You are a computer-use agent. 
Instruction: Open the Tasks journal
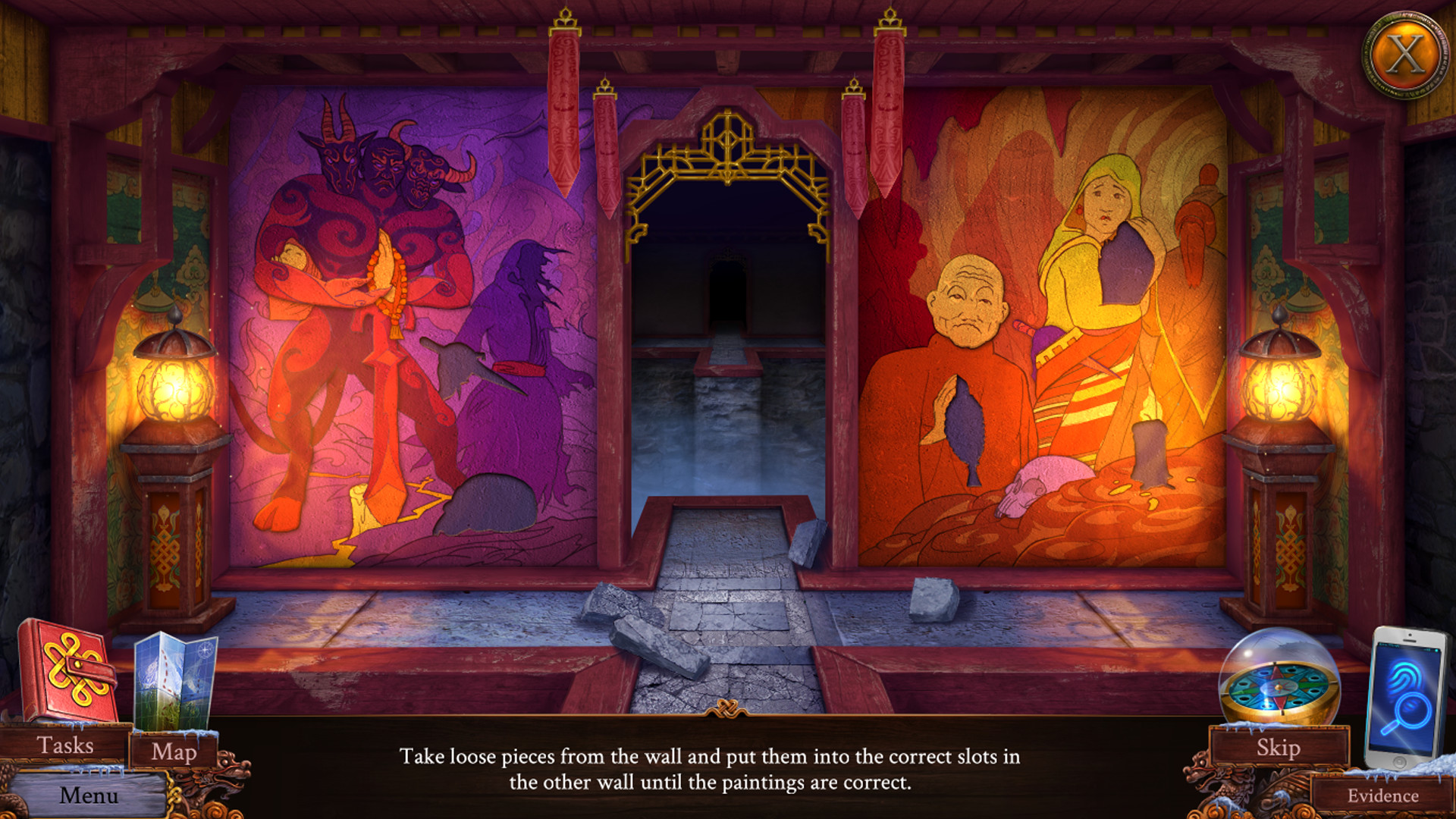tap(64, 745)
